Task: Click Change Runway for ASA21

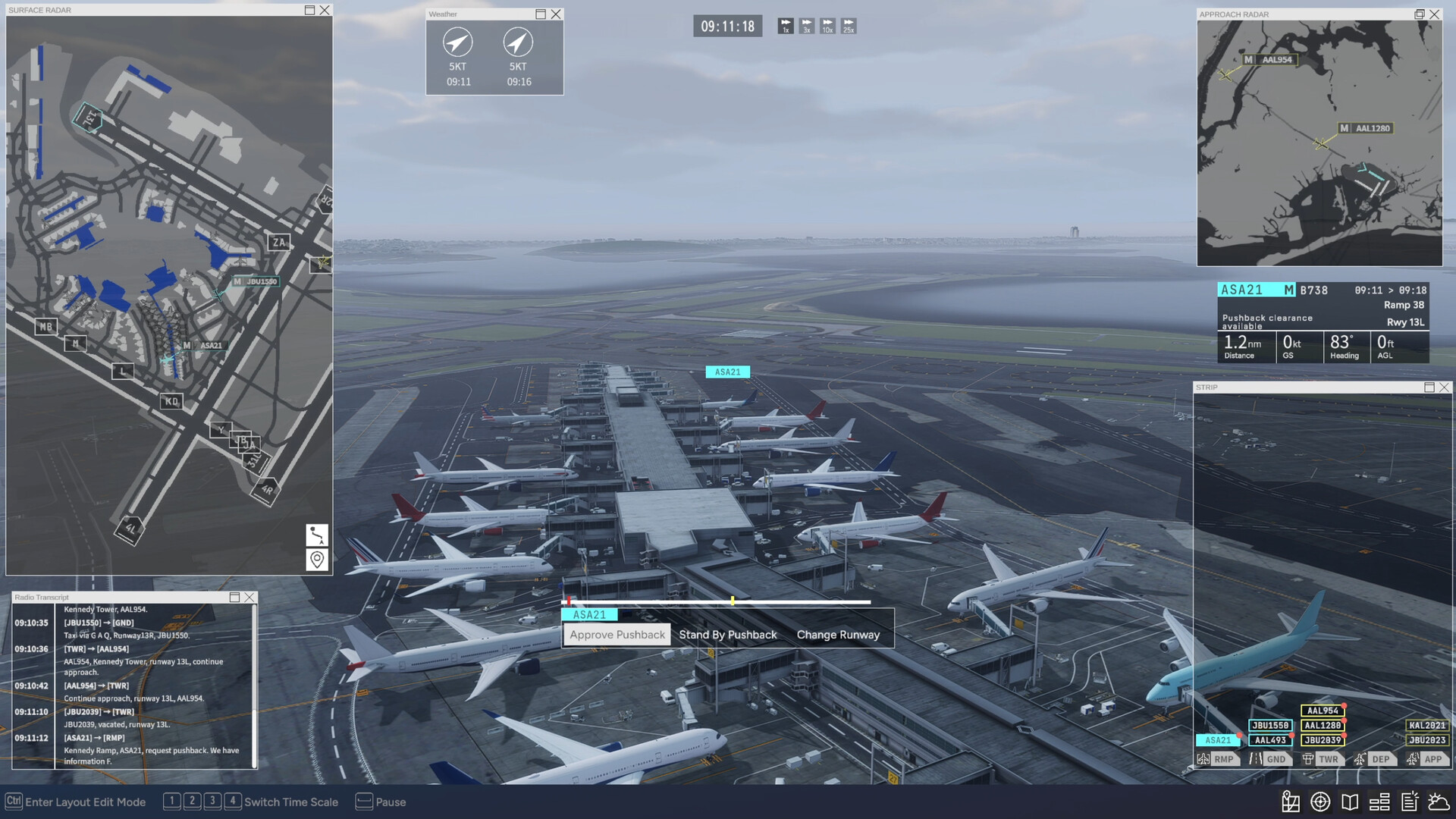Action: click(x=839, y=635)
